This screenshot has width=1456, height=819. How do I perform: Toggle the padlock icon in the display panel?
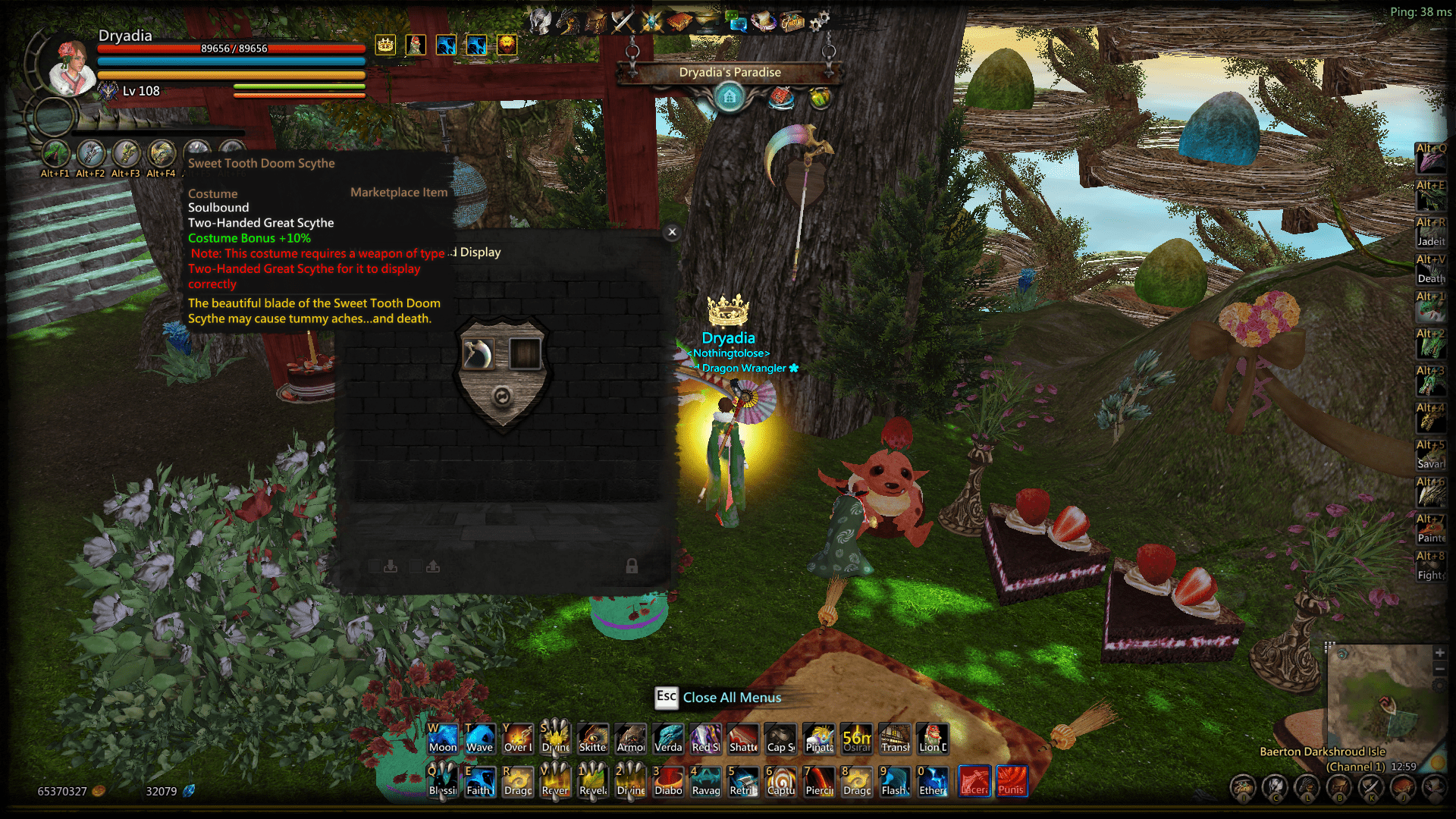click(x=632, y=566)
